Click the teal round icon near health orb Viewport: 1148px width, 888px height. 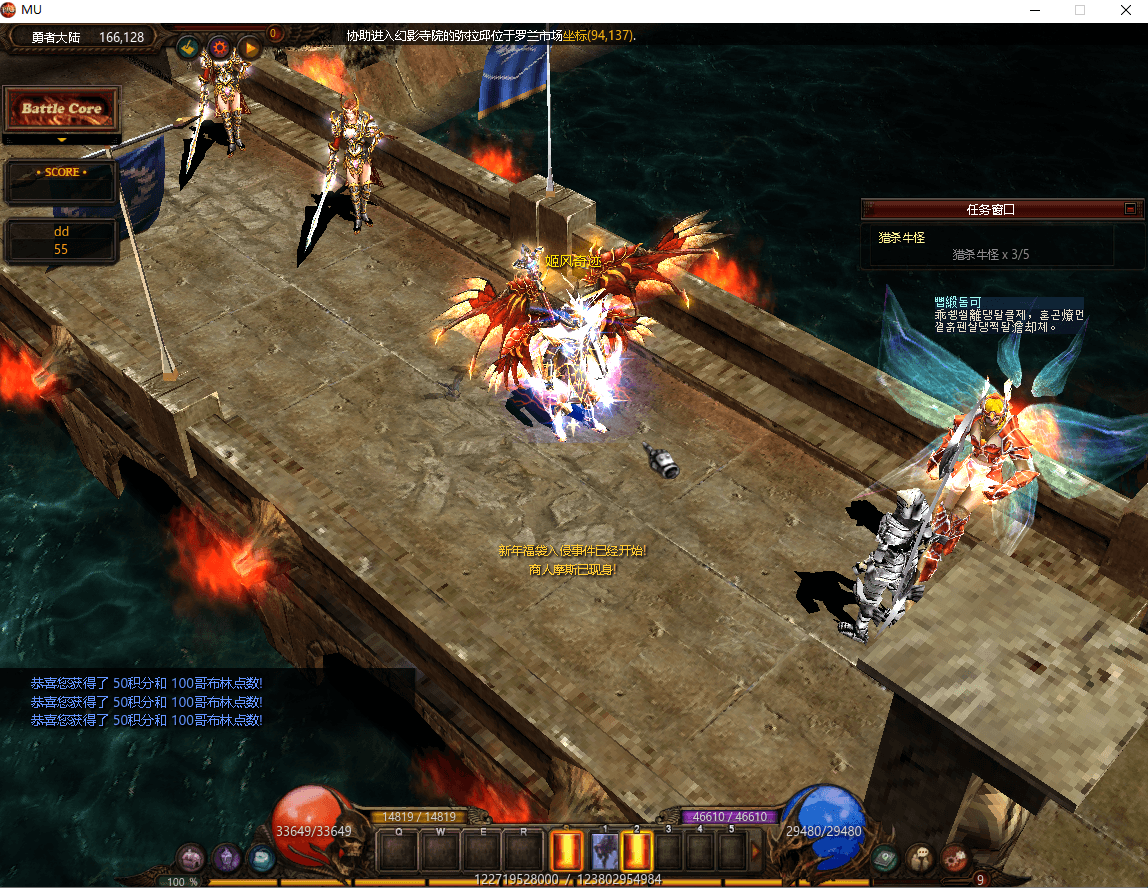tap(261, 858)
